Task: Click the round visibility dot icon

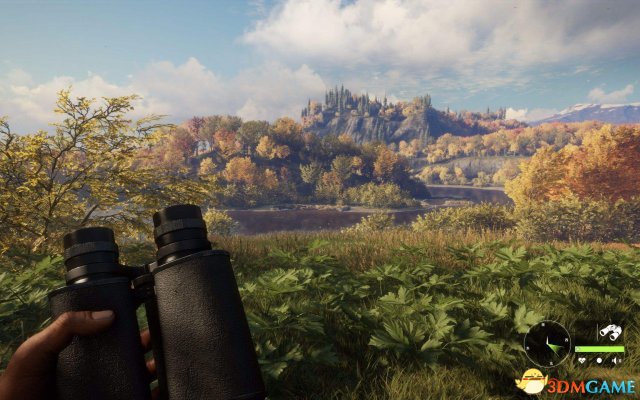Action: (599, 361)
